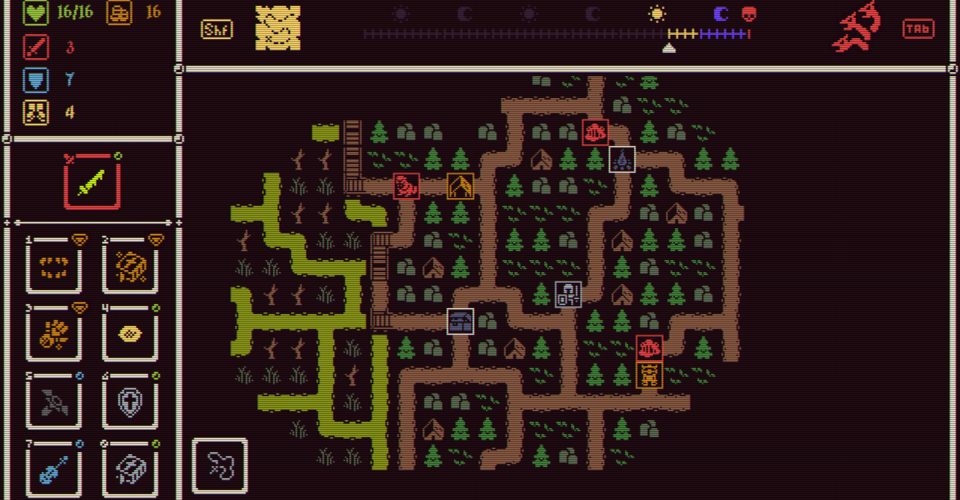Viewport: 960px width, 500px height.
Task: Choose the orange item in slot 3
Action: [x=54, y=334]
